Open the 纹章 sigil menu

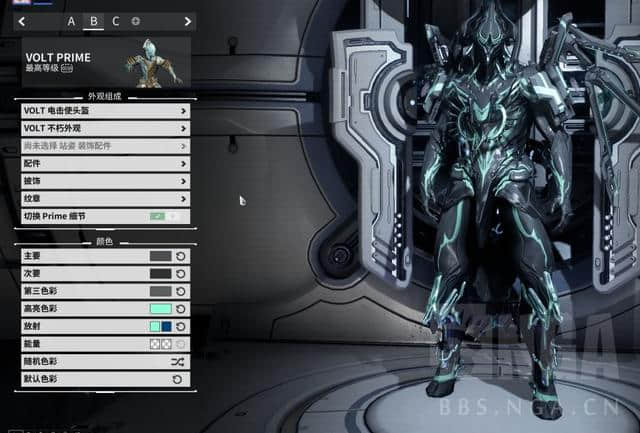[x=104, y=198]
